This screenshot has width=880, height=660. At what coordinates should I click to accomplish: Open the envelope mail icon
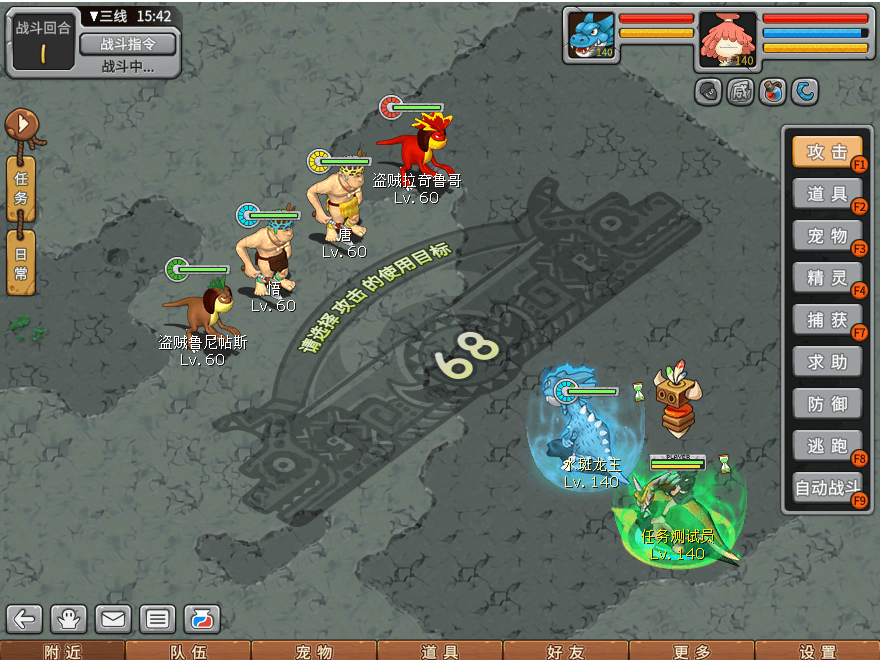point(113,619)
